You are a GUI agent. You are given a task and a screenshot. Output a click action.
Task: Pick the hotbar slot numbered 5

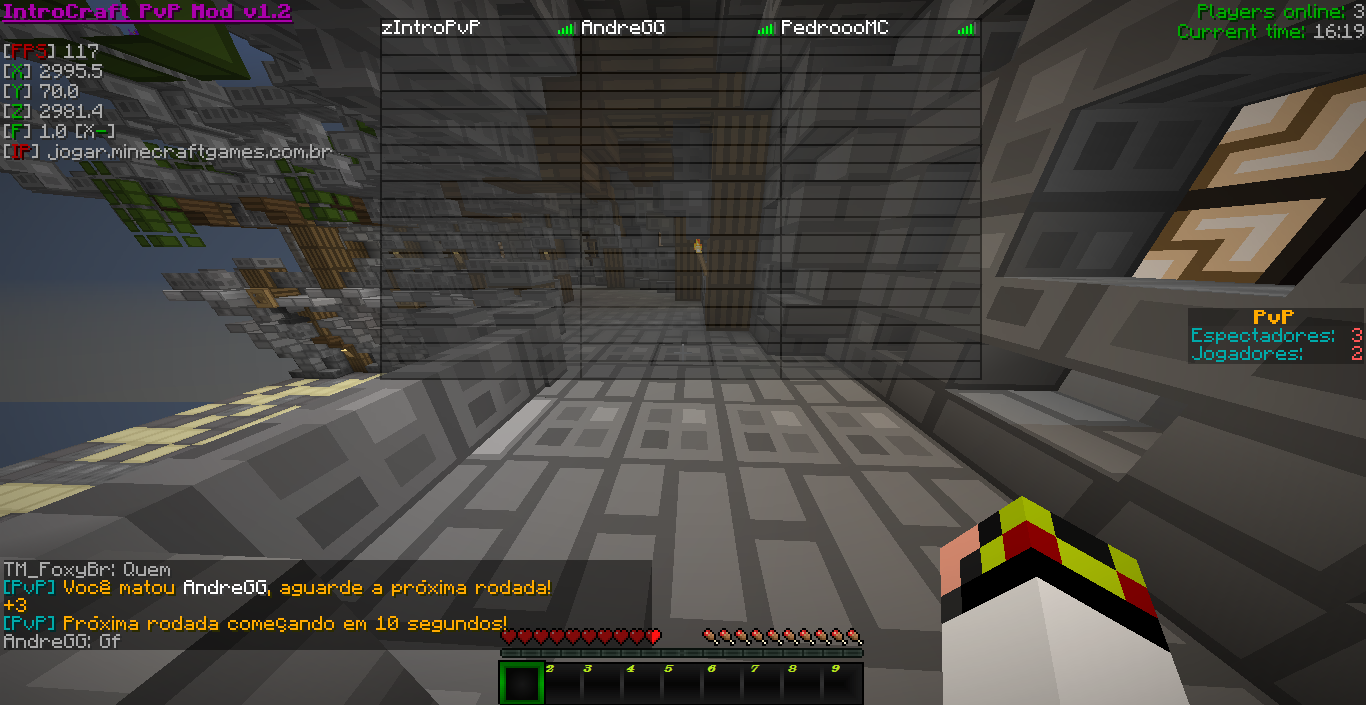click(x=681, y=683)
